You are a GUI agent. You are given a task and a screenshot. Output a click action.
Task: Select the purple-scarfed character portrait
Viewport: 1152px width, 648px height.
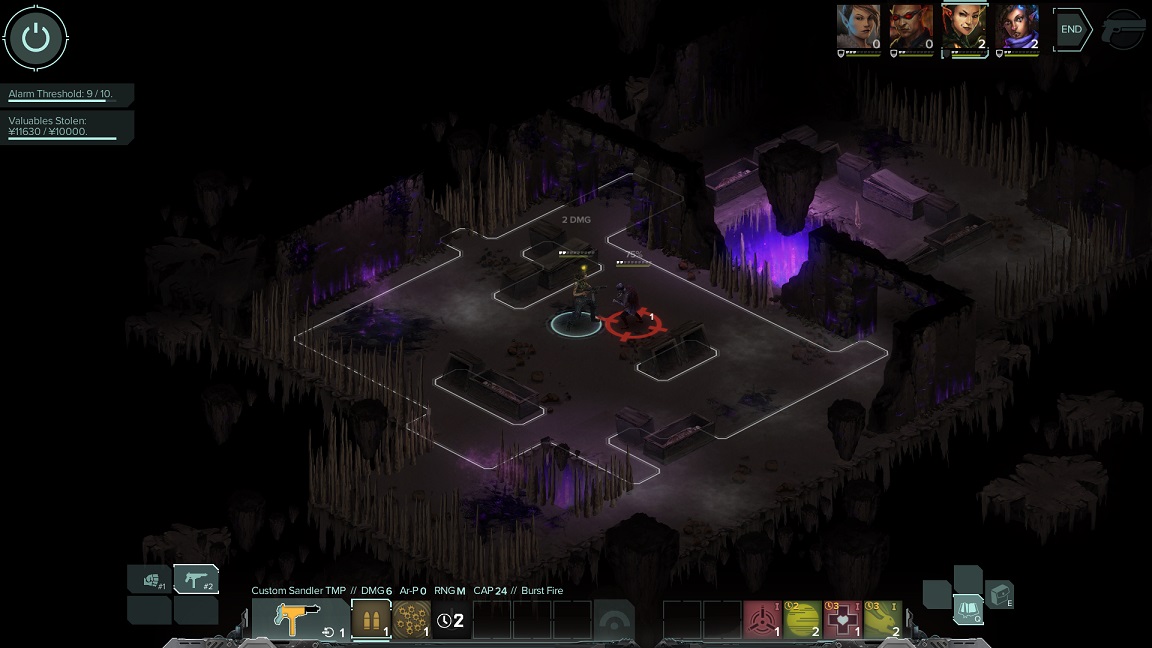point(1017,27)
